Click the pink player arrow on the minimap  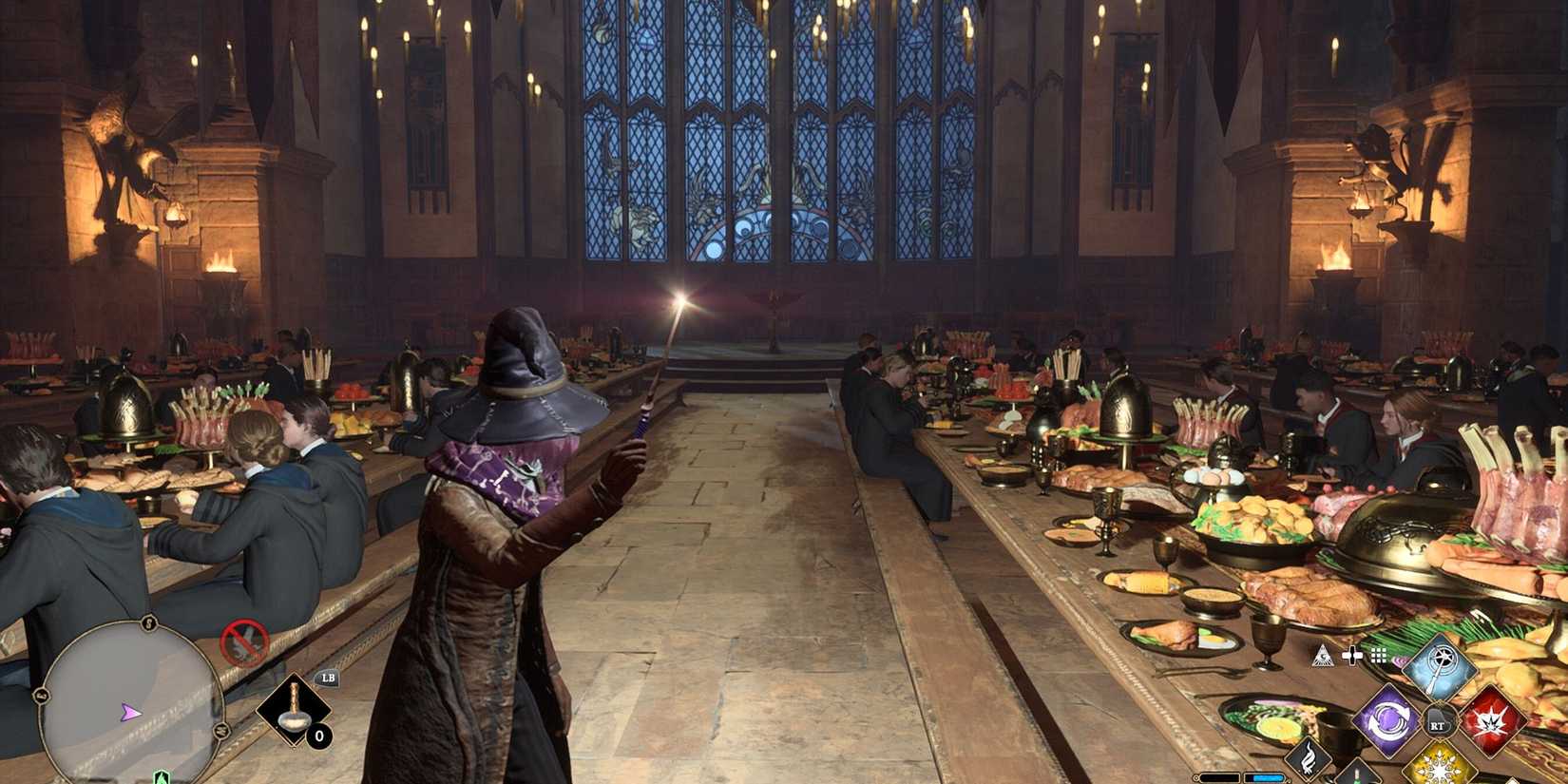pos(129,713)
